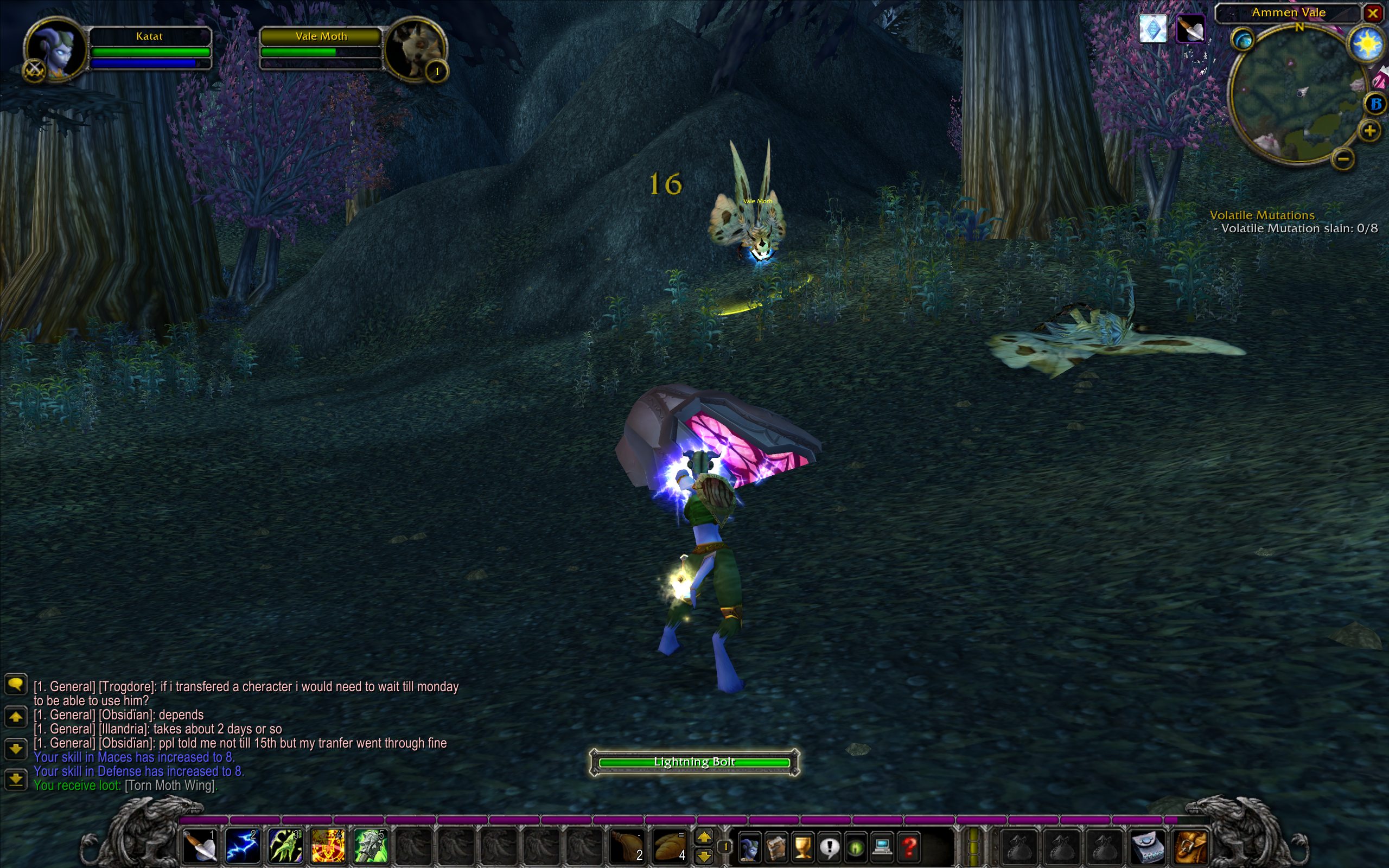Zoom out the minimap with the minus button

point(1343,158)
